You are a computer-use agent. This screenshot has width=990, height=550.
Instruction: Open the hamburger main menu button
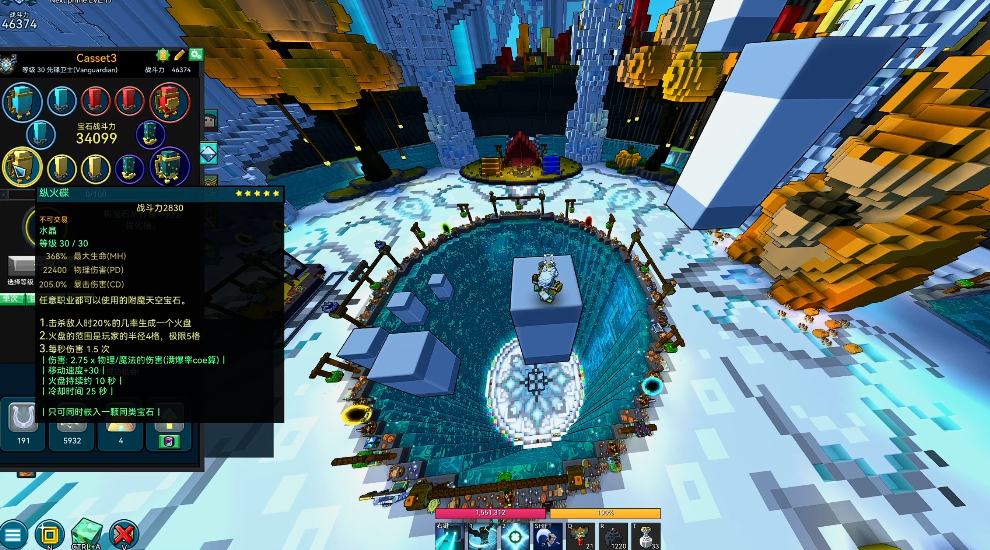pos(14,534)
